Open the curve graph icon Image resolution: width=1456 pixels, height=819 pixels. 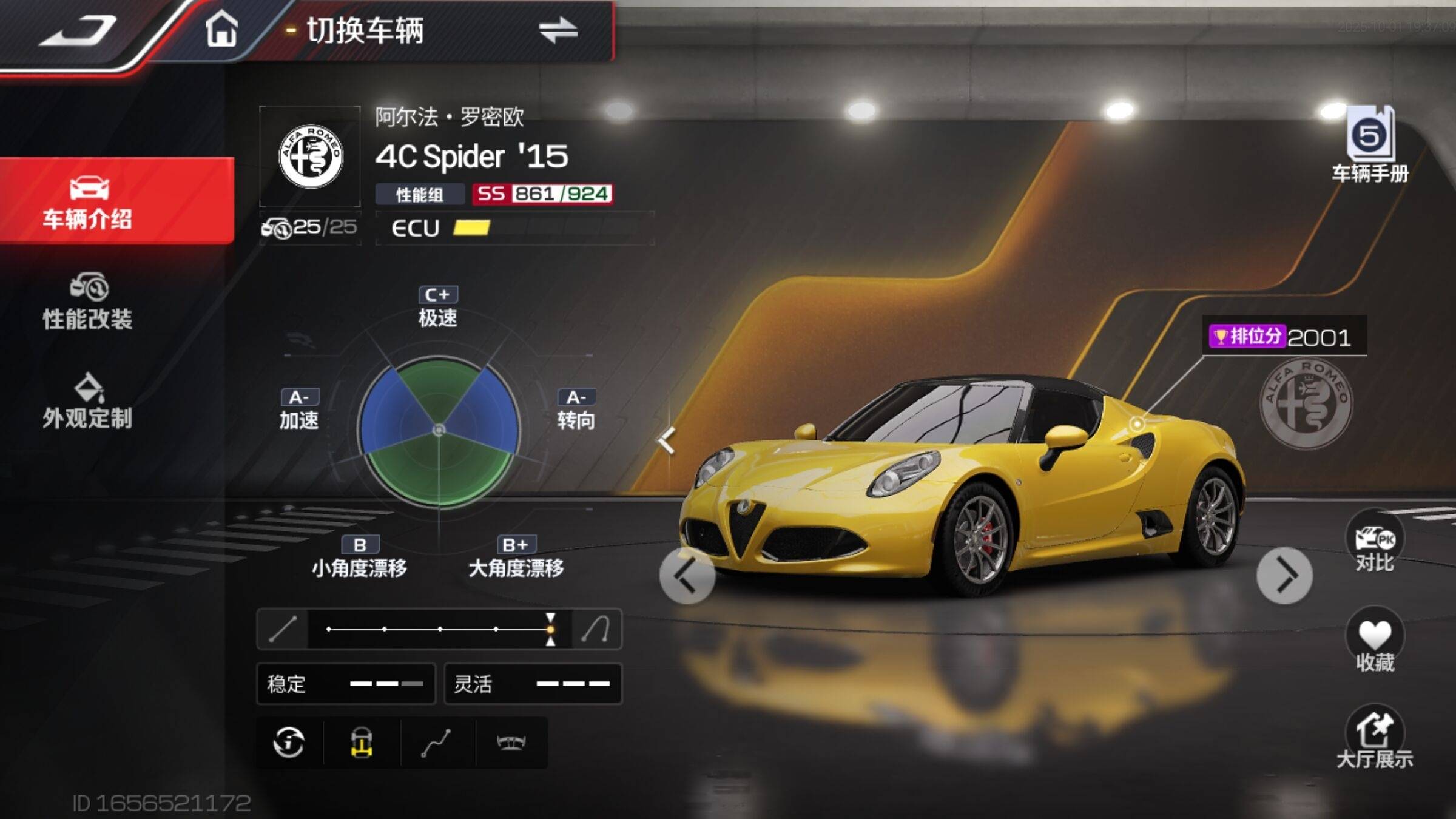click(436, 743)
